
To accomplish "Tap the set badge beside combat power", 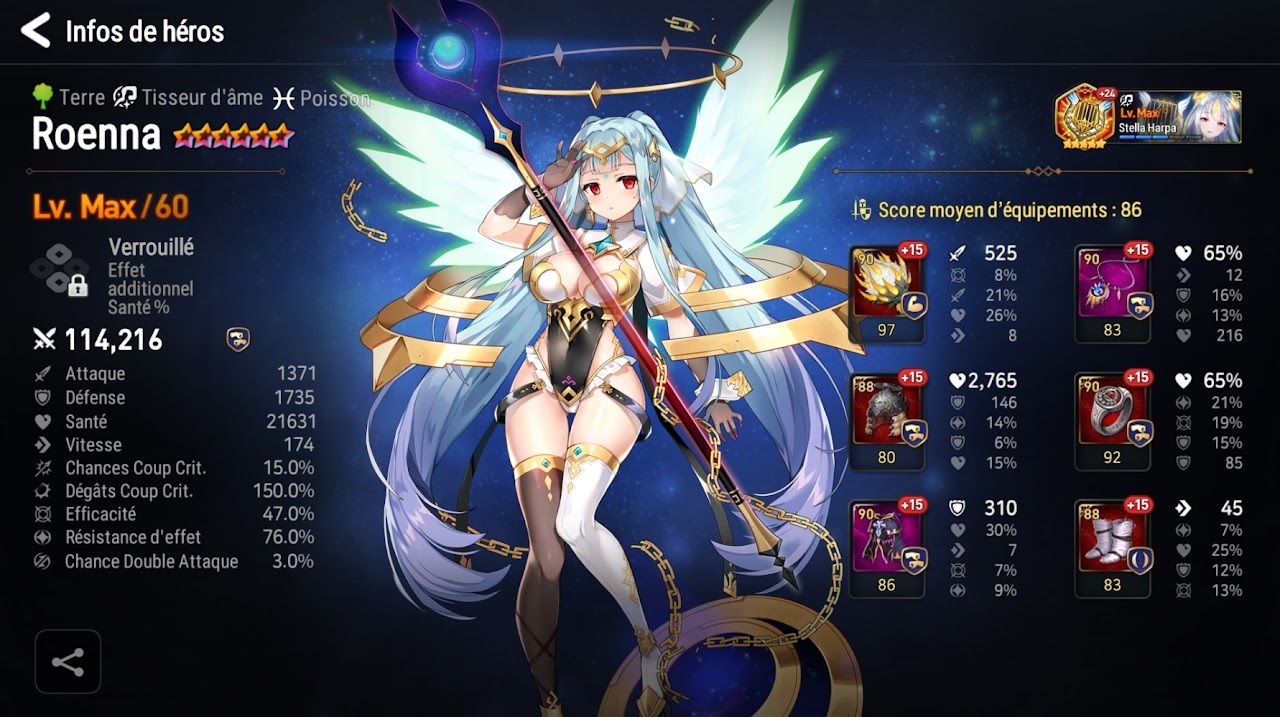I will (x=238, y=340).
